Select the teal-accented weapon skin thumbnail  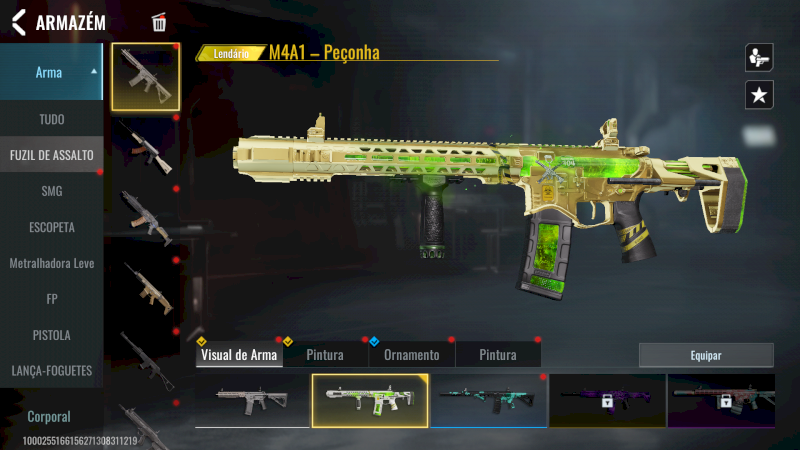tap(489, 400)
